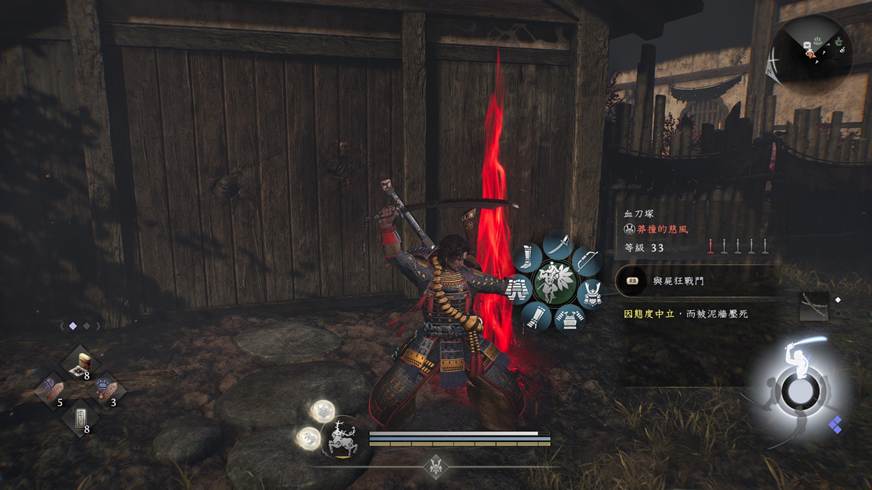Select the kabuto helmet slot
Image resolution: width=872 pixels, height=490 pixels.
coord(590,292)
